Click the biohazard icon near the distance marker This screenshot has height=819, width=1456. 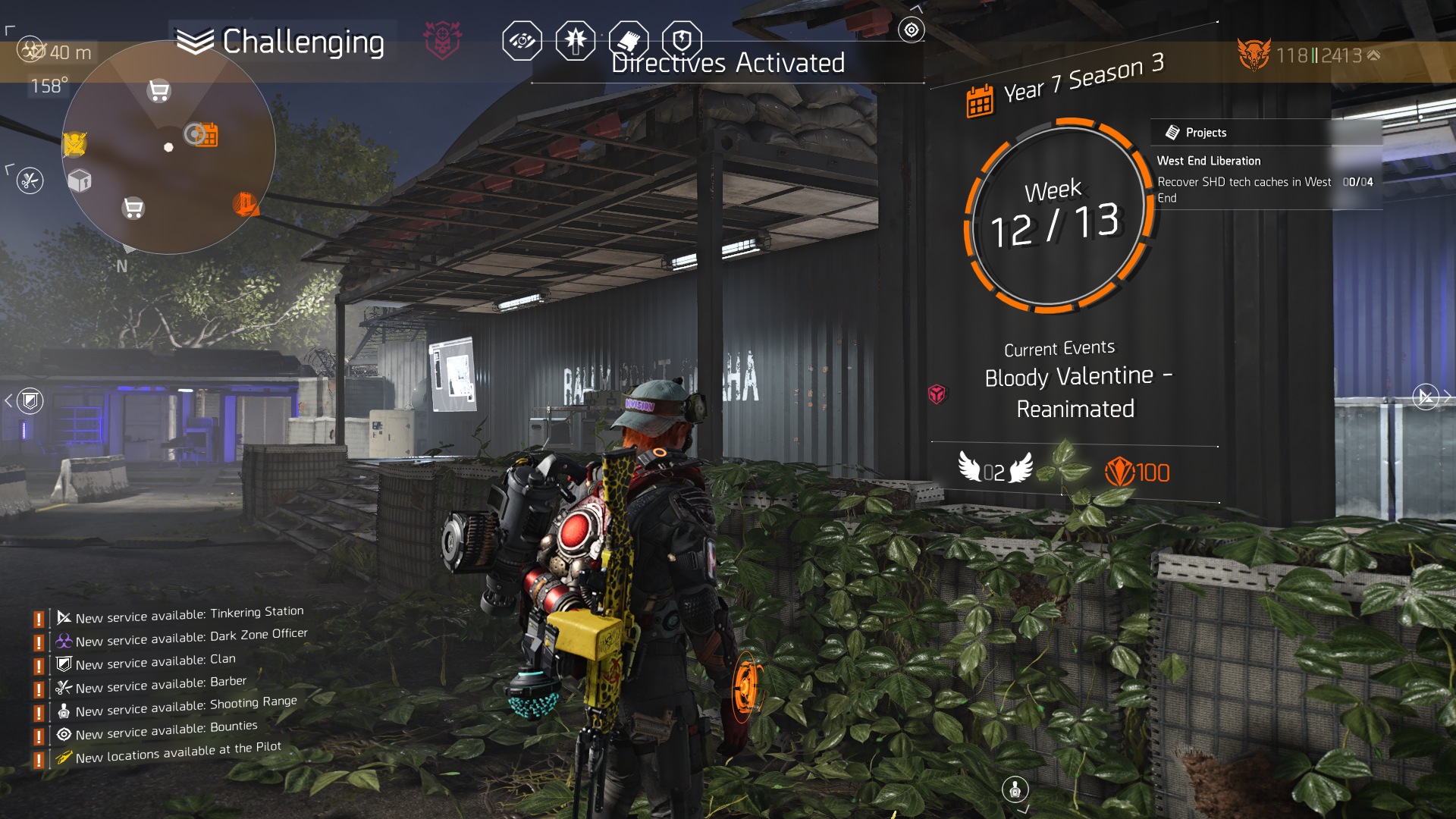[x=29, y=50]
